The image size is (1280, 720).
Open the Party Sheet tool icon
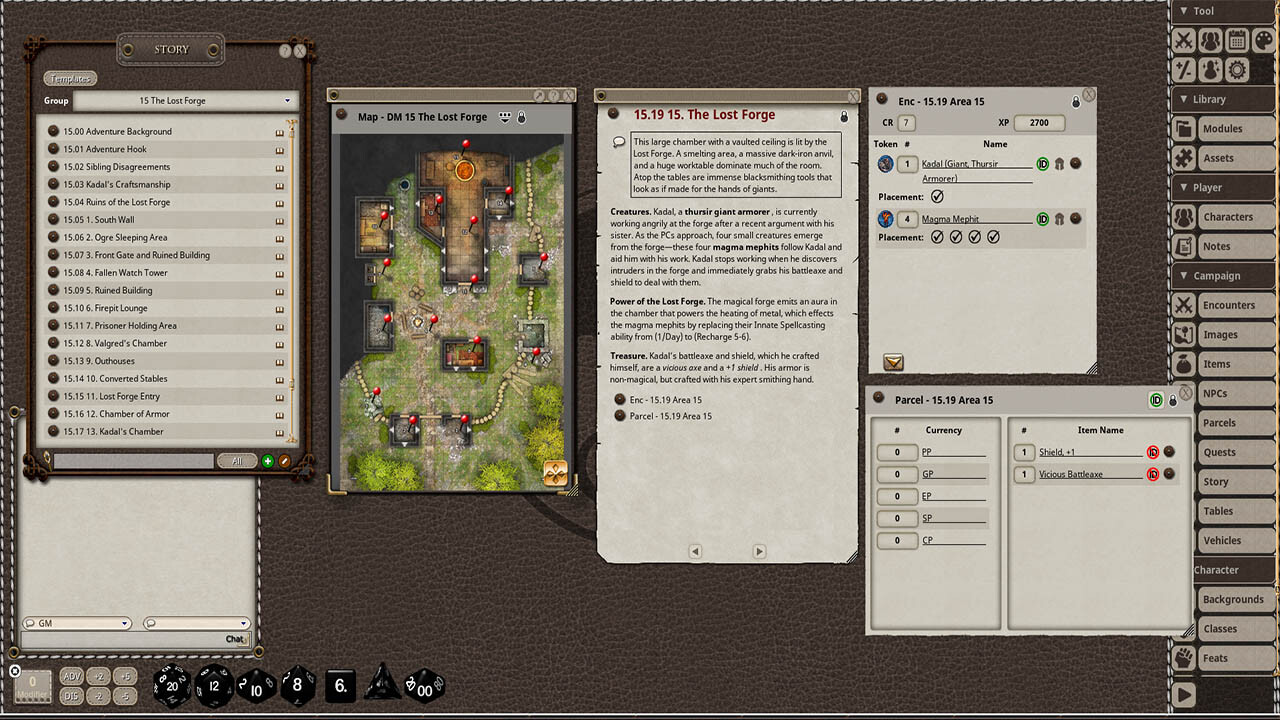pyautogui.click(x=1208, y=40)
